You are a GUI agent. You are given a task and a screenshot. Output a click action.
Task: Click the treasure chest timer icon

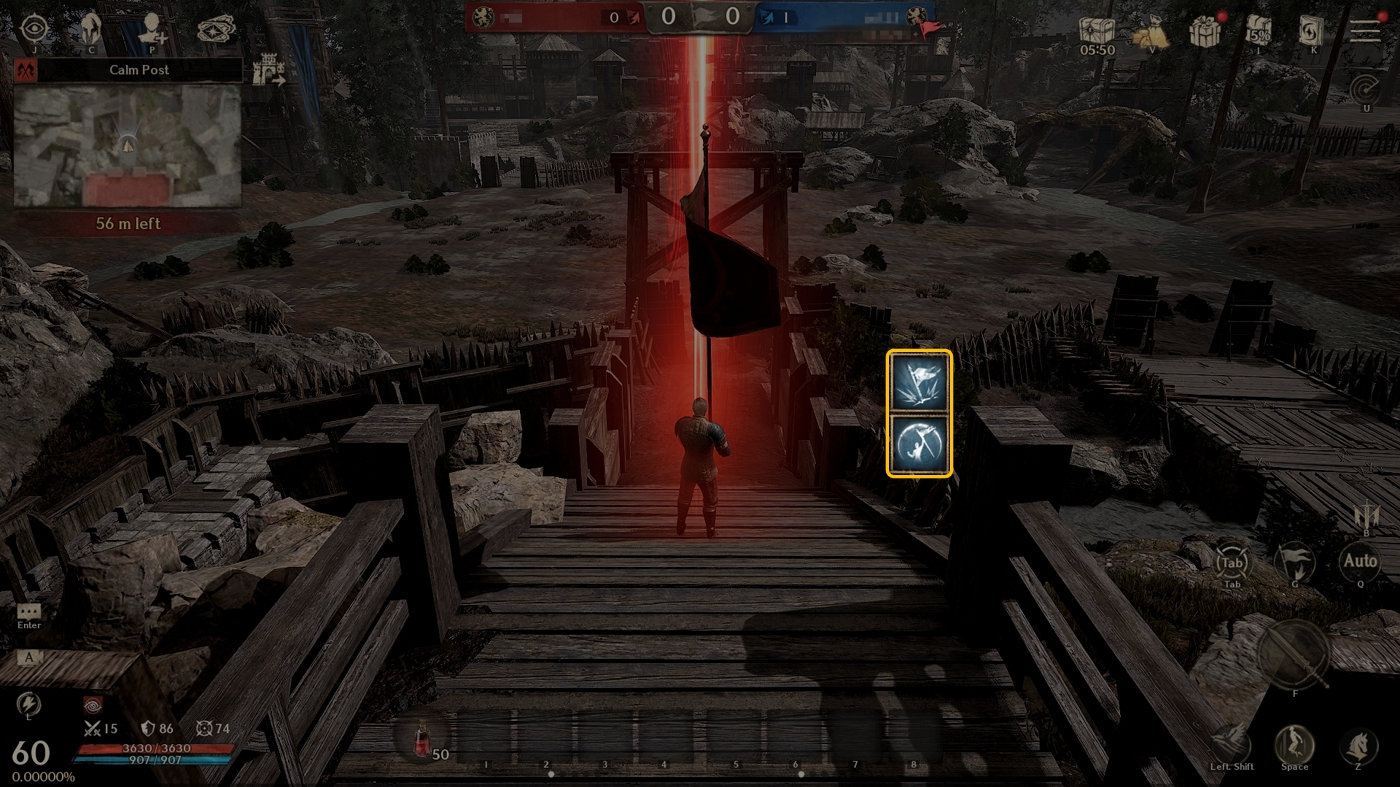(x=1097, y=31)
